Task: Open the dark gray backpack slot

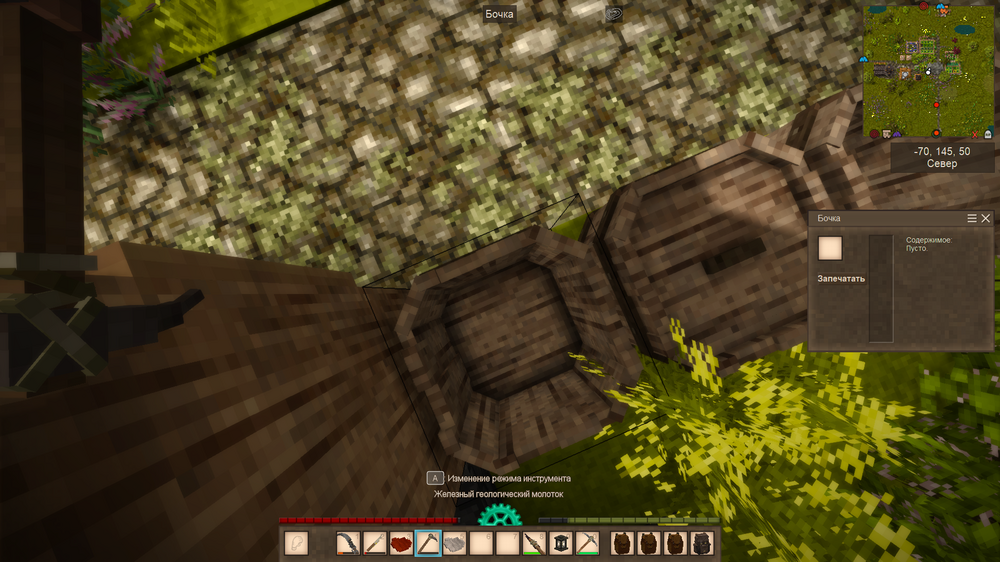Action: [703, 543]
